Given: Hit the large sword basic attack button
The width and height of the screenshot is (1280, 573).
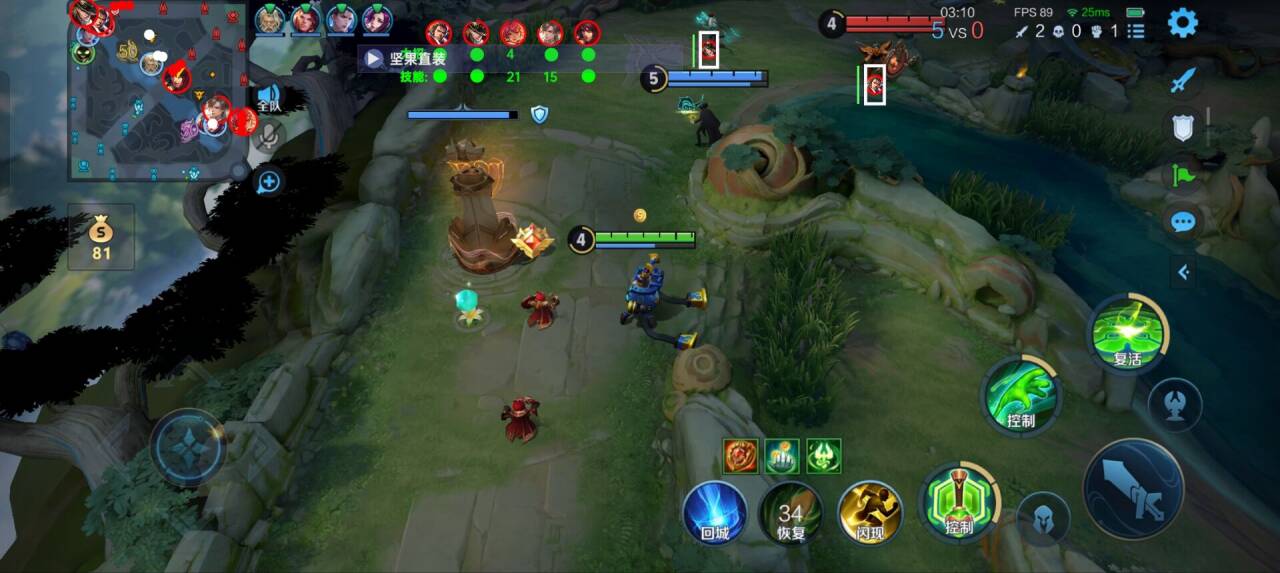Looking at the screenshot, I should (1133, 489).
